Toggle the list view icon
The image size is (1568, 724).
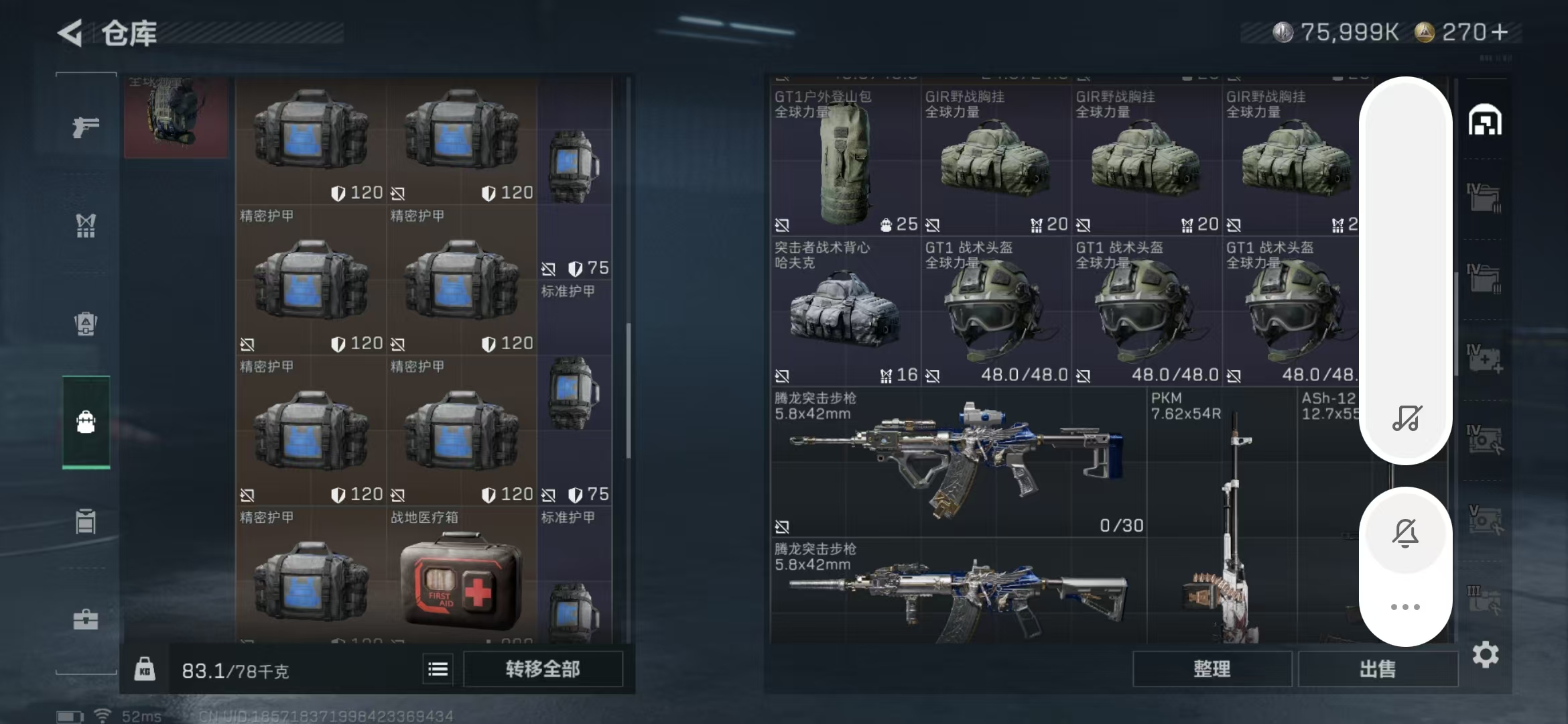pos(438,669)
